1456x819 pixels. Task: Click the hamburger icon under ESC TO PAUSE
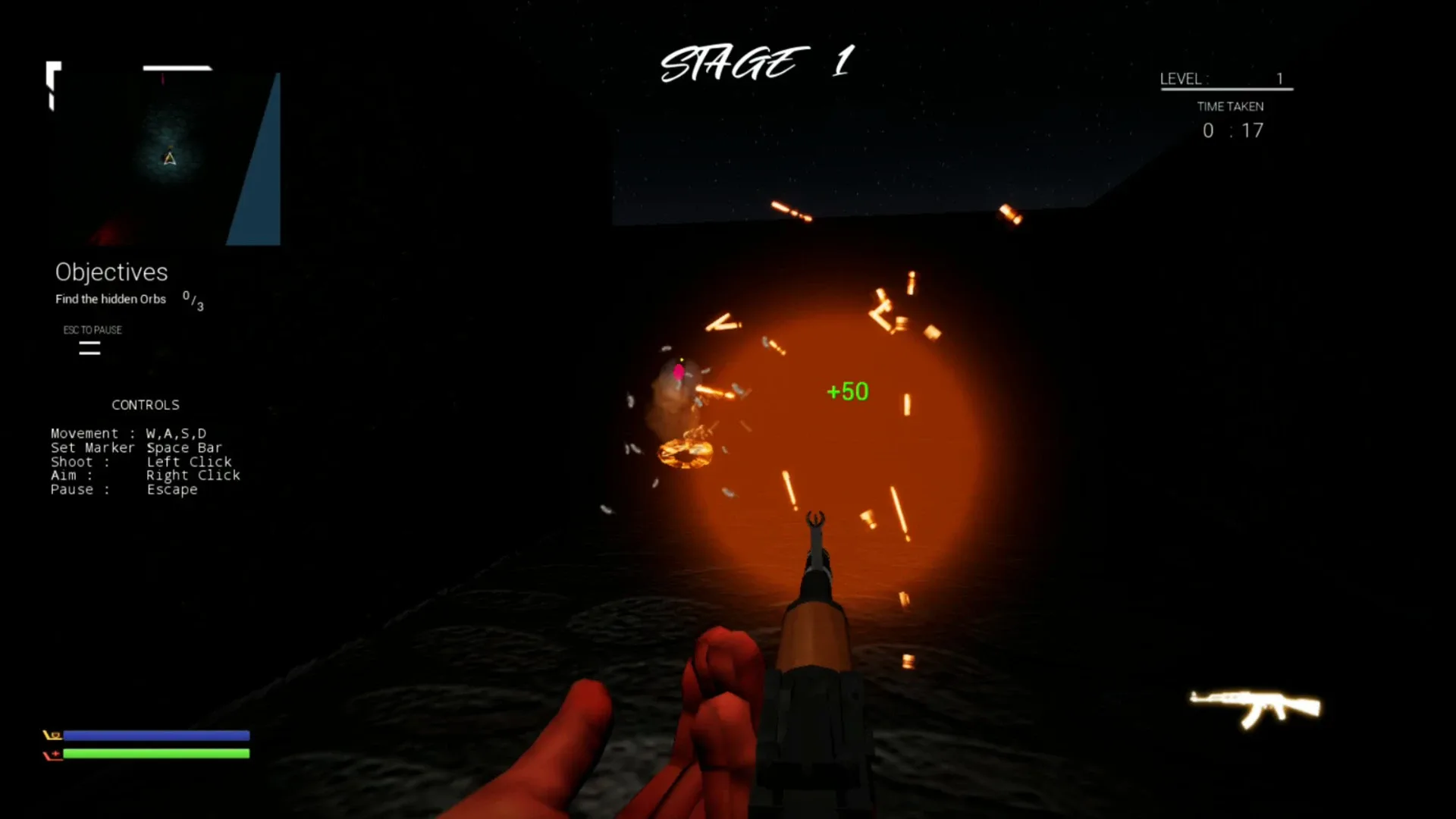click(x=89, y=348)
